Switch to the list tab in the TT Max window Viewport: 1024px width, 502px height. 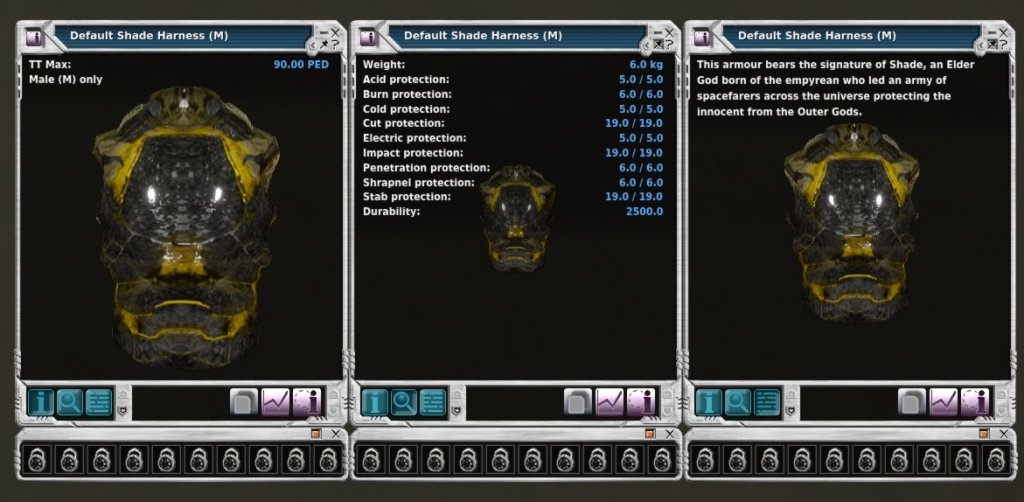[98, 402]
